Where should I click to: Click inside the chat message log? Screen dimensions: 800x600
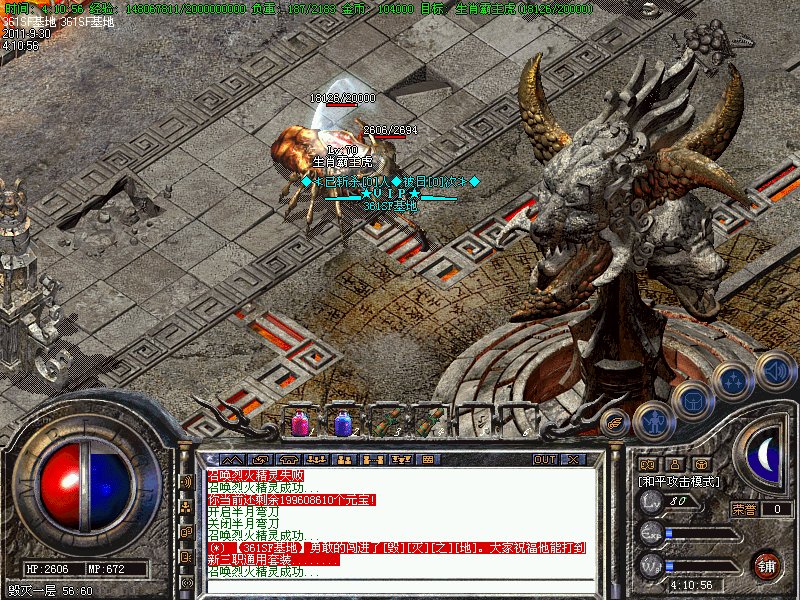pyautogui.click(x=400, y=530)
